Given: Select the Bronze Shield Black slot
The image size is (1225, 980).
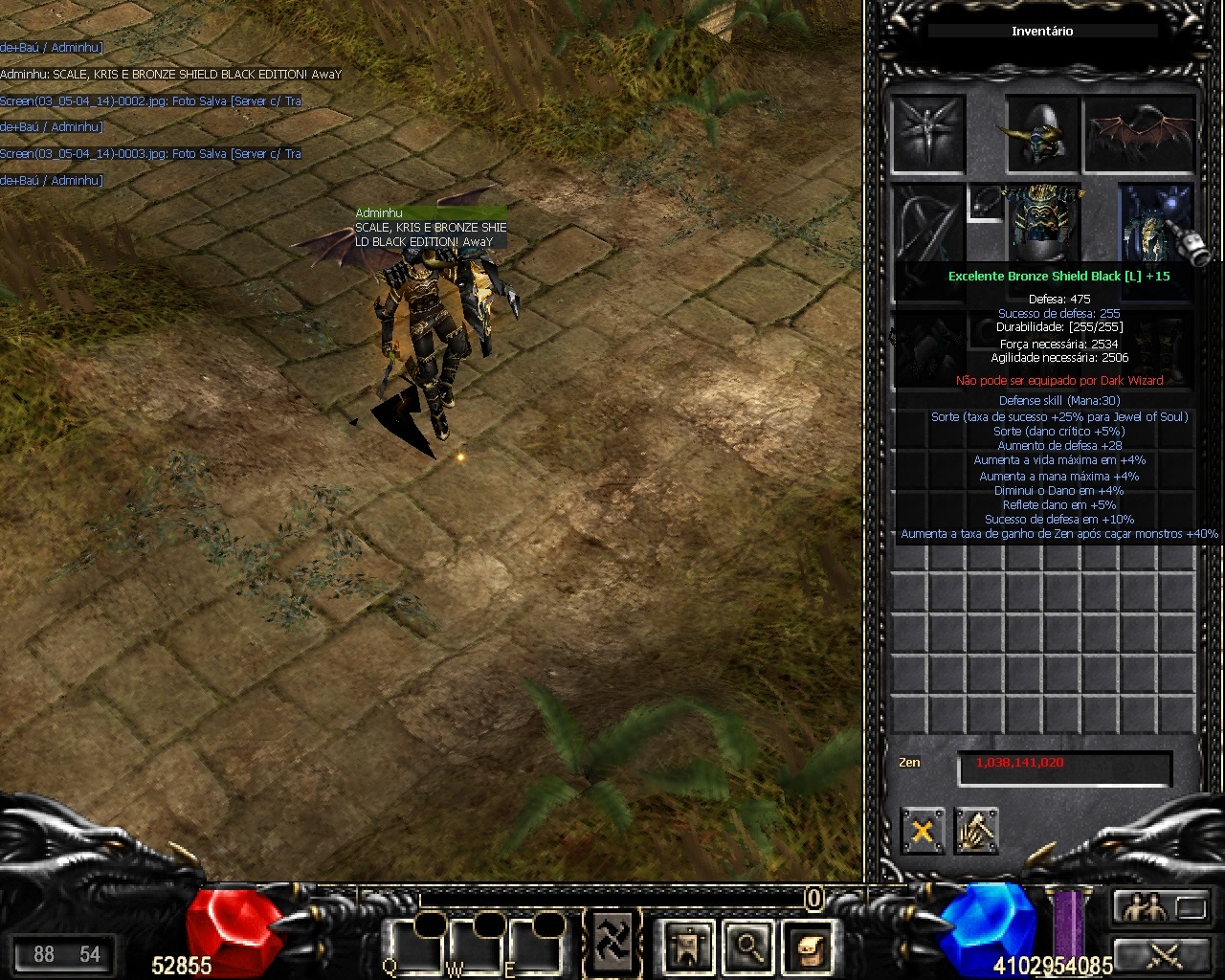Looking at the screenshot, I should coord(1156,222).
